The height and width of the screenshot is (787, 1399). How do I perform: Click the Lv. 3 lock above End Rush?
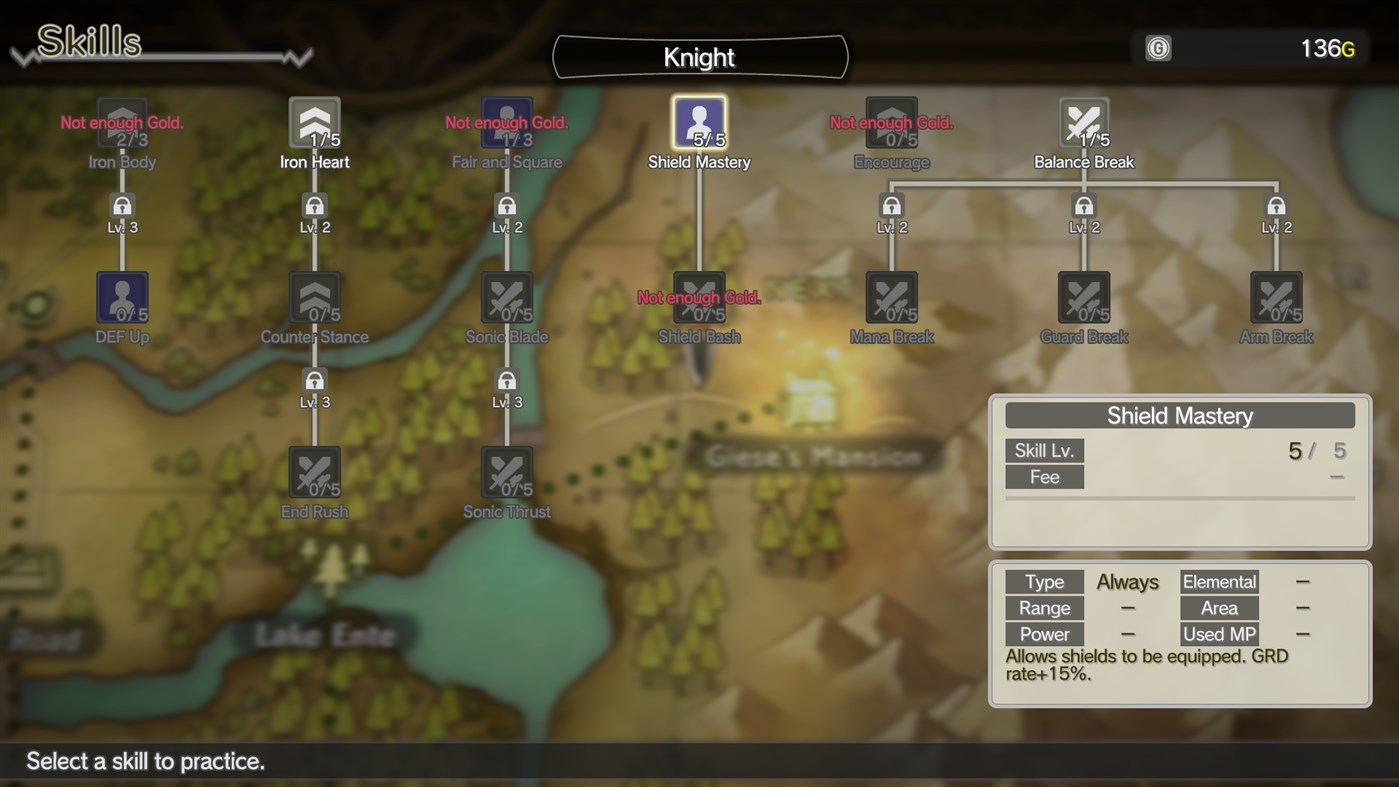(x=314, y=381)
